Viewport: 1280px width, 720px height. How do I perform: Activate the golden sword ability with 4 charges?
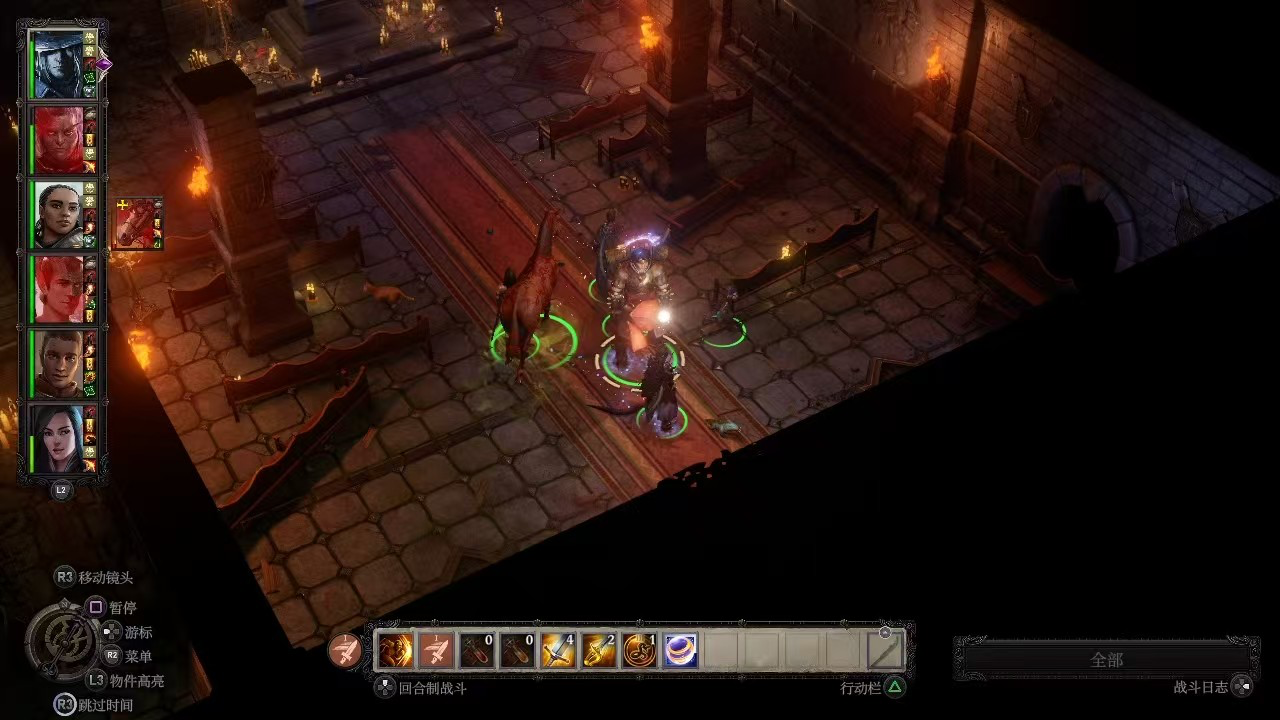[x=558, y=651]
